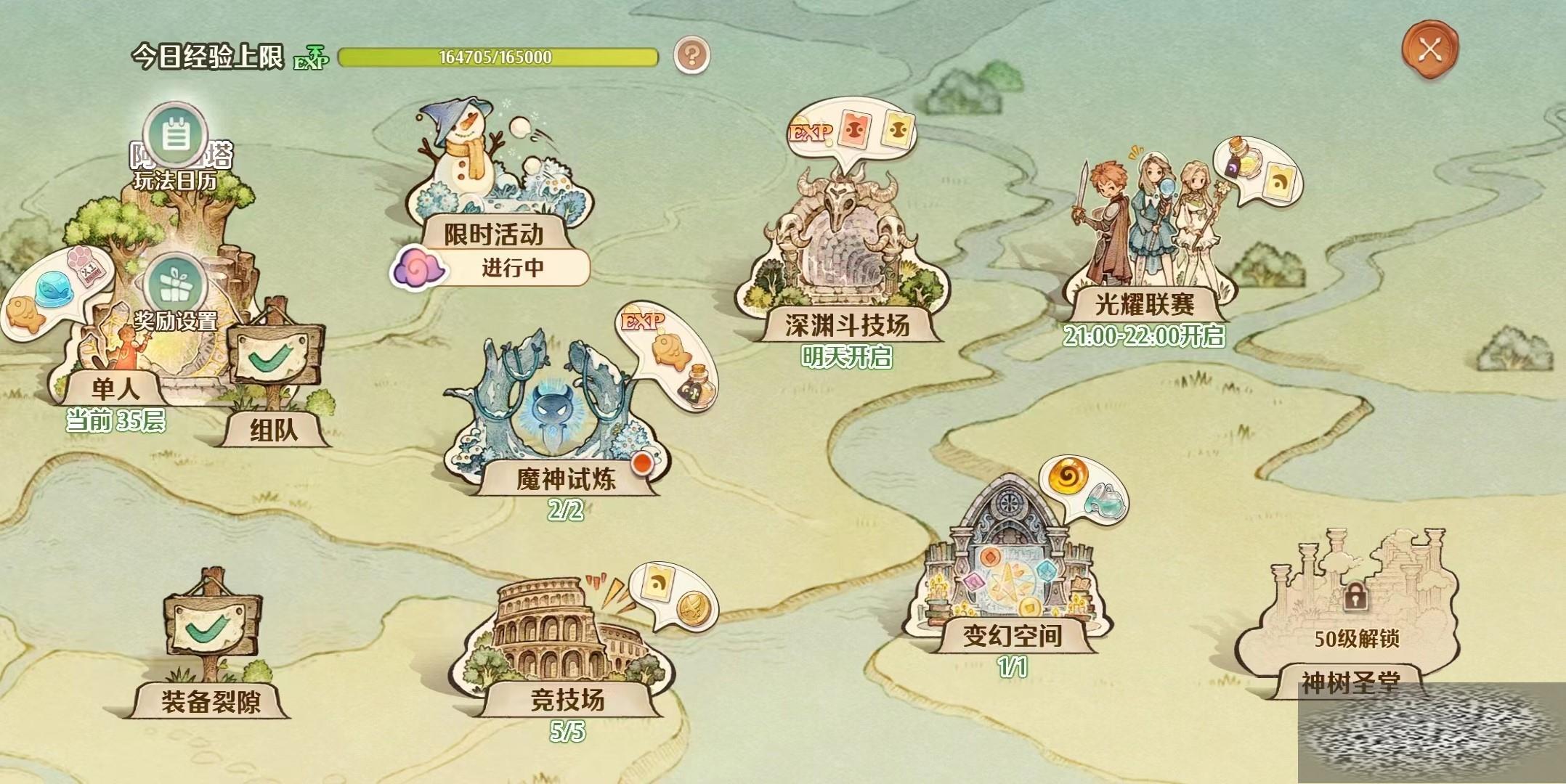Screen dimensions: 1566x784
Task: View 光耀联赛 reward bubble
Action: pos(1257,168)
